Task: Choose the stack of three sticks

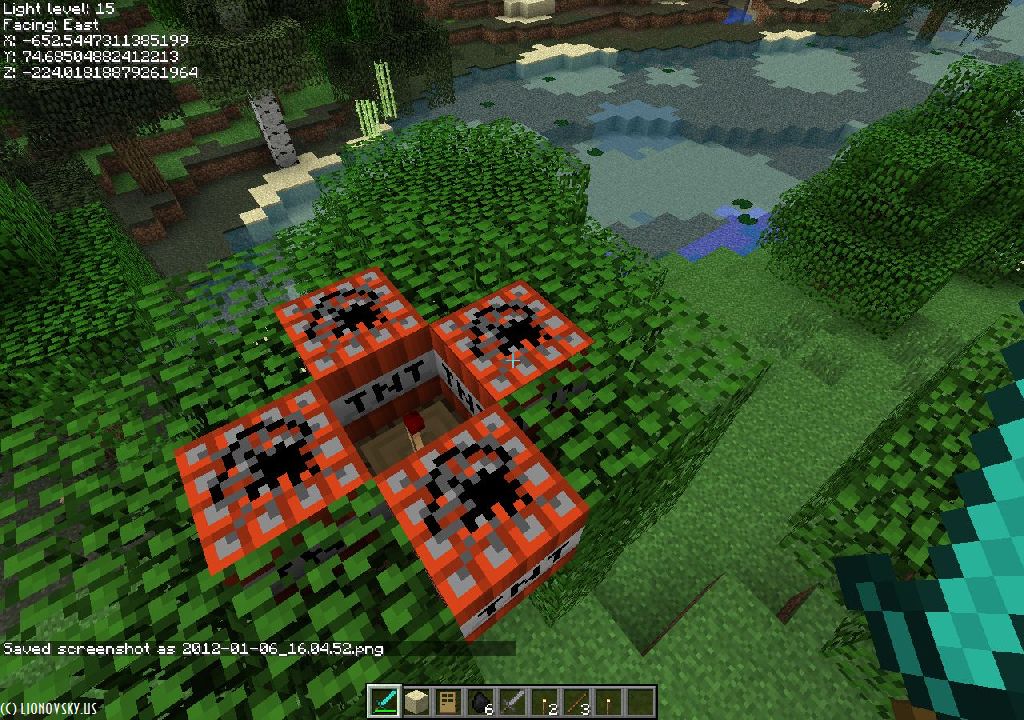Action: coord(577,702)
